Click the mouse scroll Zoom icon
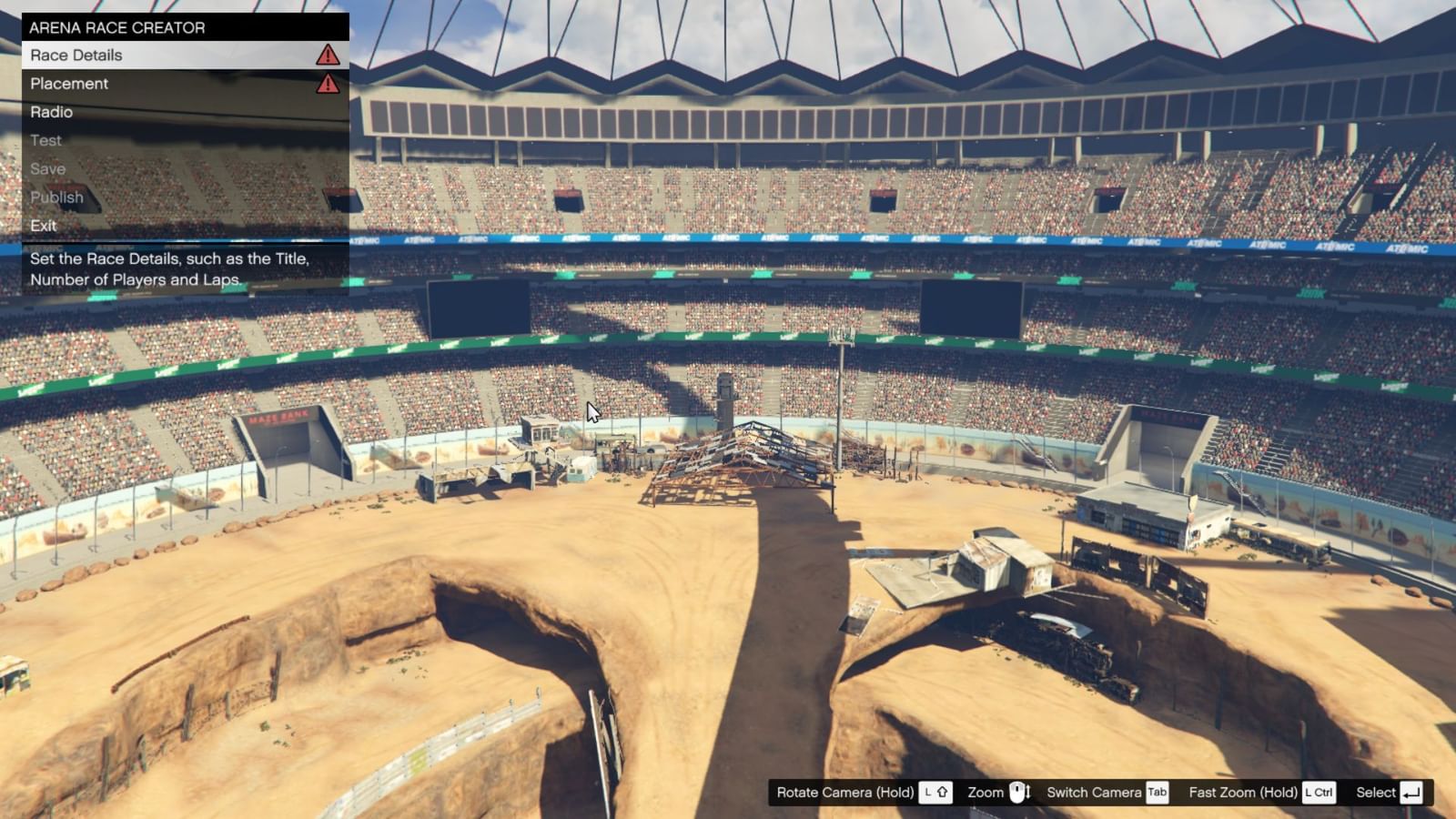The width and height of the screenshot is (1456, 819). (1021, 793)
